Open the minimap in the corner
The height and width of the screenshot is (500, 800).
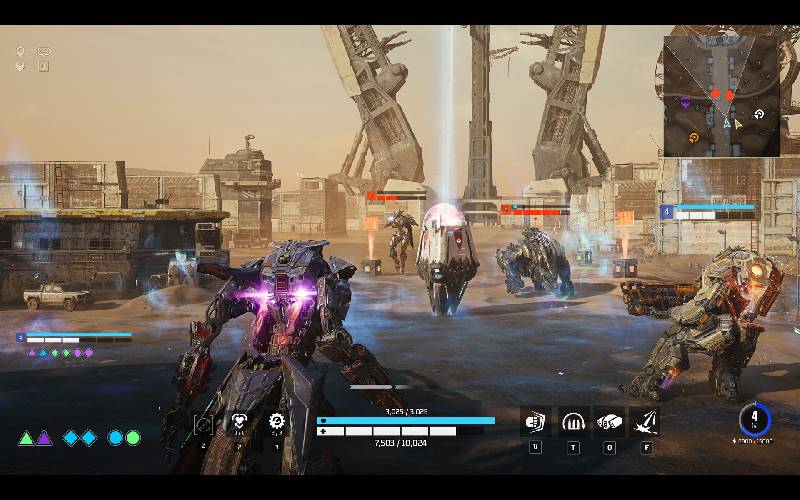721,96
